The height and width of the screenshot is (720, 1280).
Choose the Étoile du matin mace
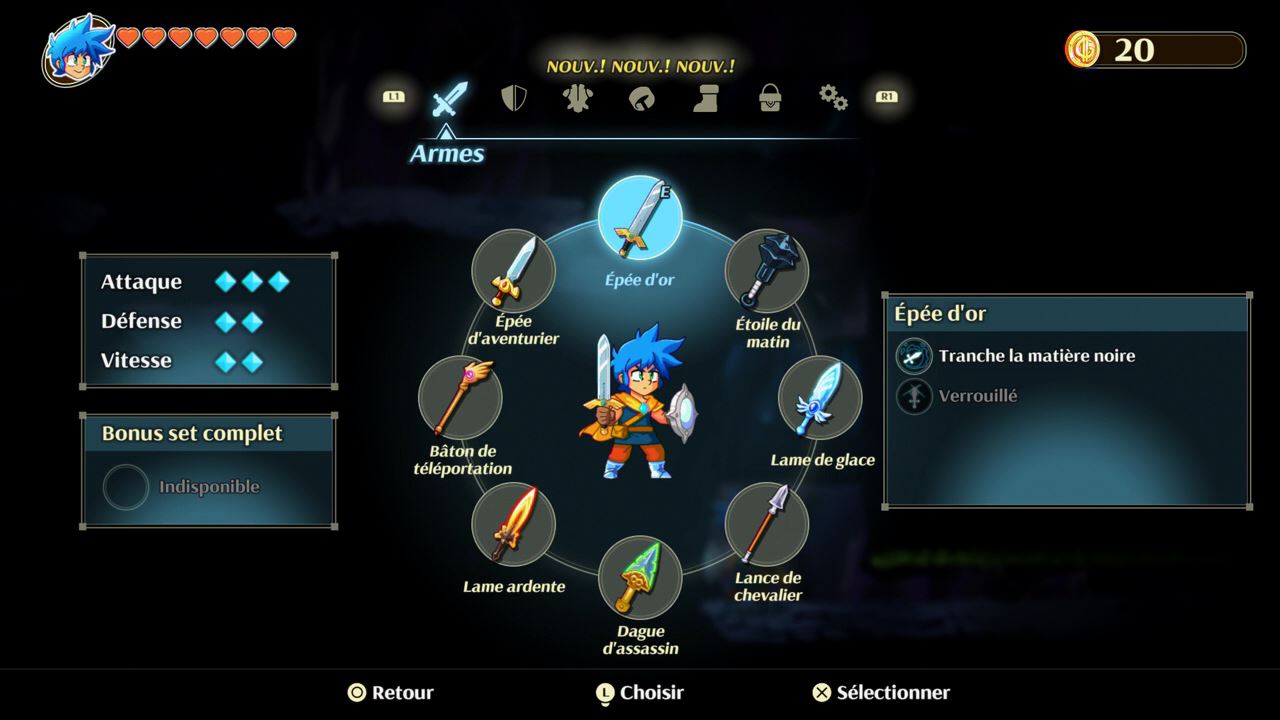tap(767, 271)
